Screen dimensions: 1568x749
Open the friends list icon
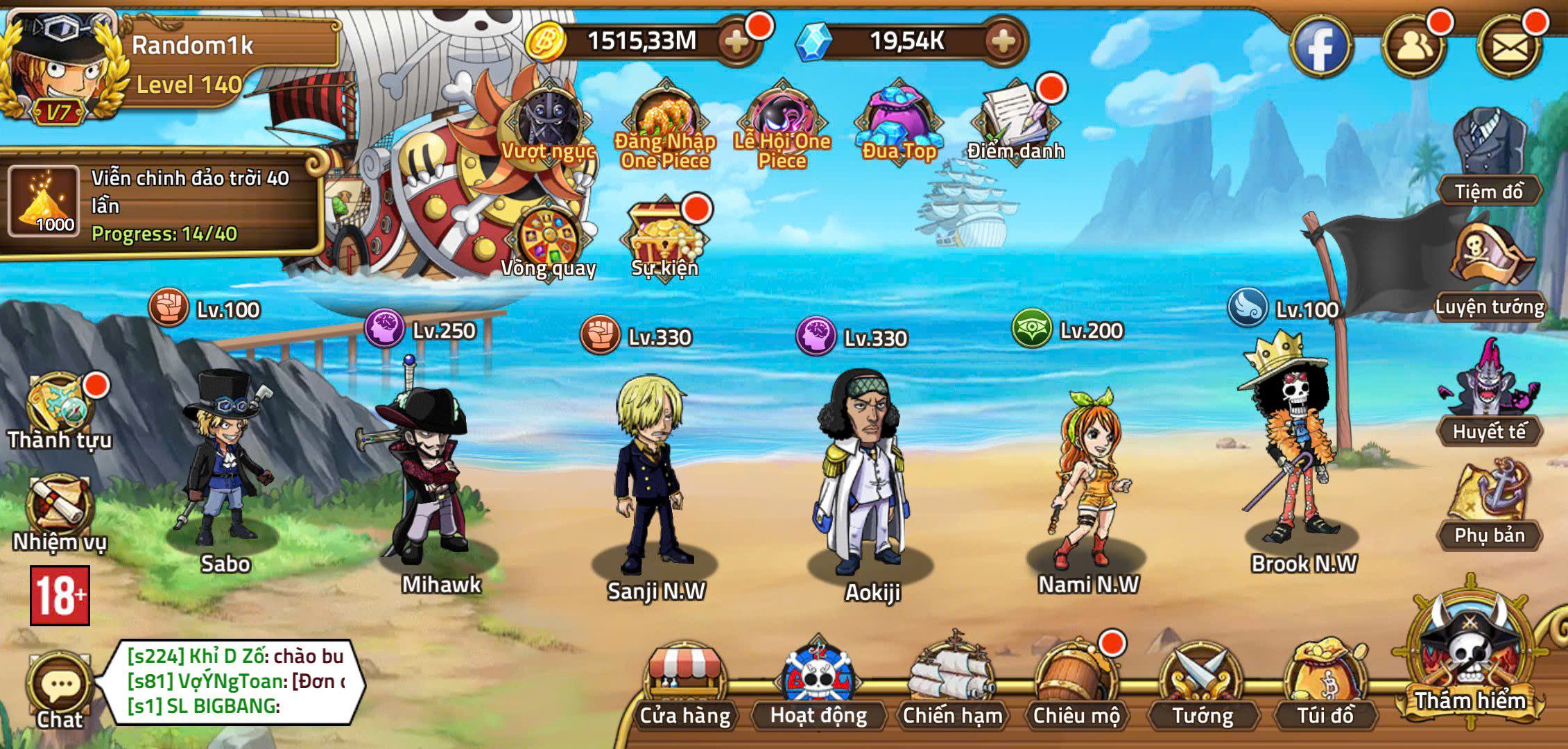click(1414, 46)
